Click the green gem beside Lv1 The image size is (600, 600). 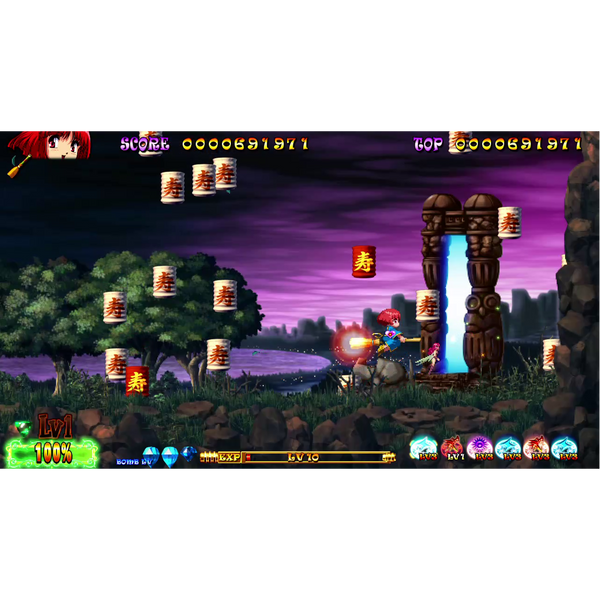point(22,428)
